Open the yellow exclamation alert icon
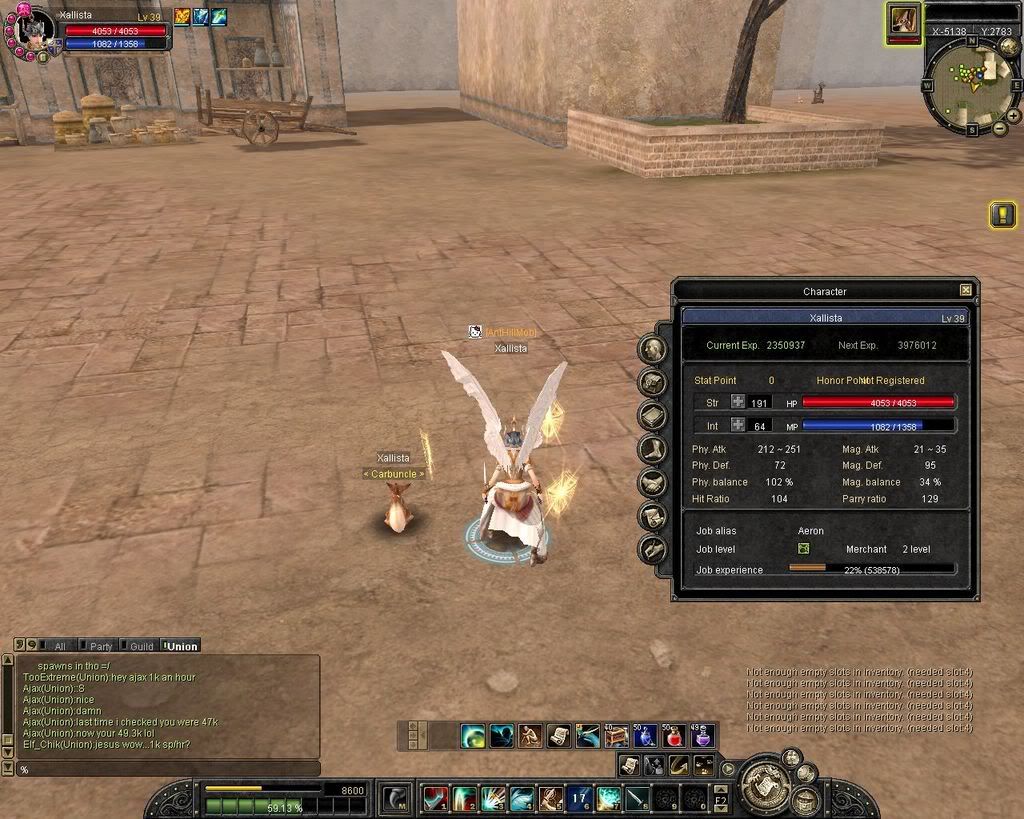This screenshot has height=819, width=1024. [1002, 214]
